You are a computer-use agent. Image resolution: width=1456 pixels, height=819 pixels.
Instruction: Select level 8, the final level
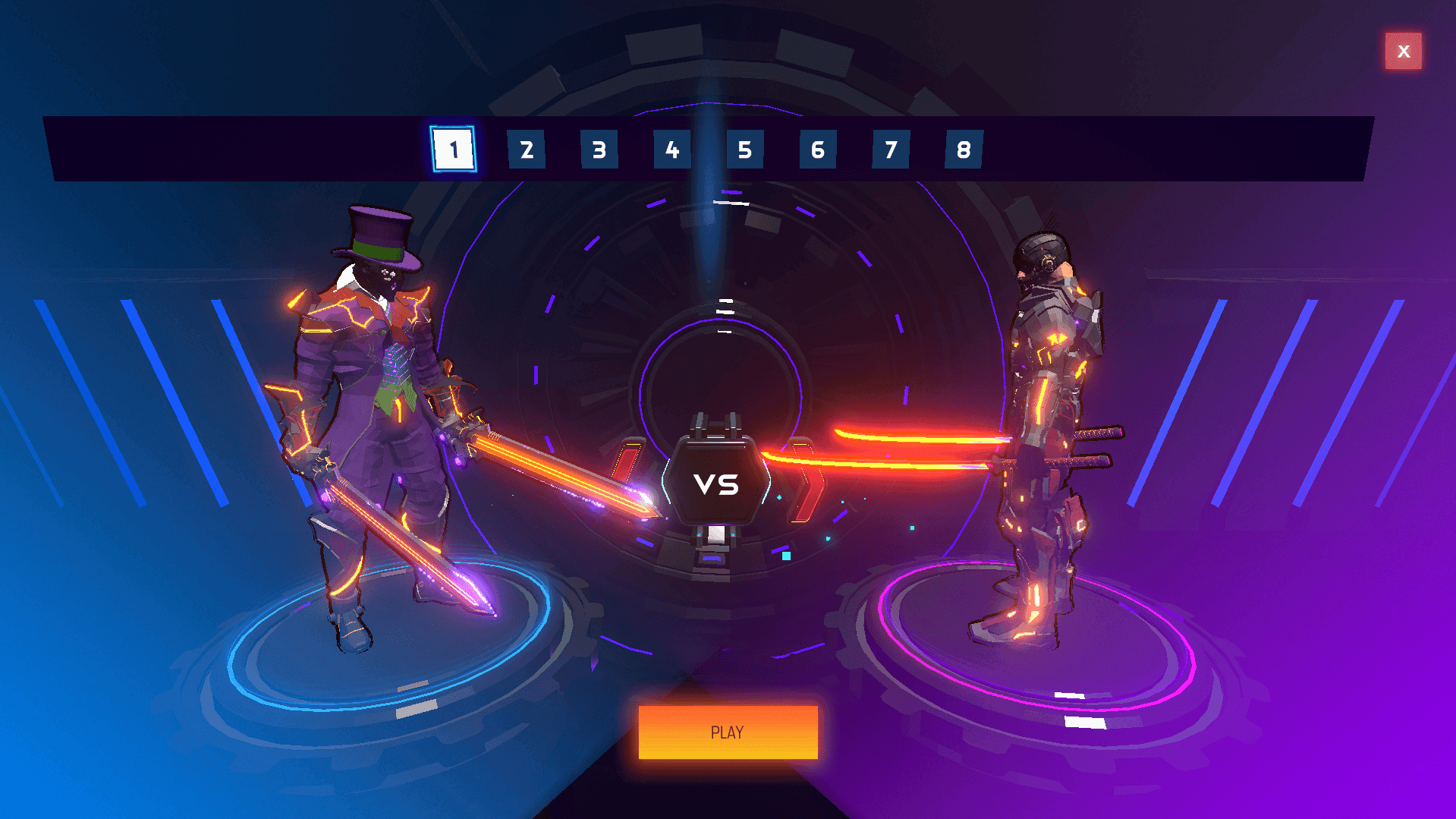pos(964,150)
